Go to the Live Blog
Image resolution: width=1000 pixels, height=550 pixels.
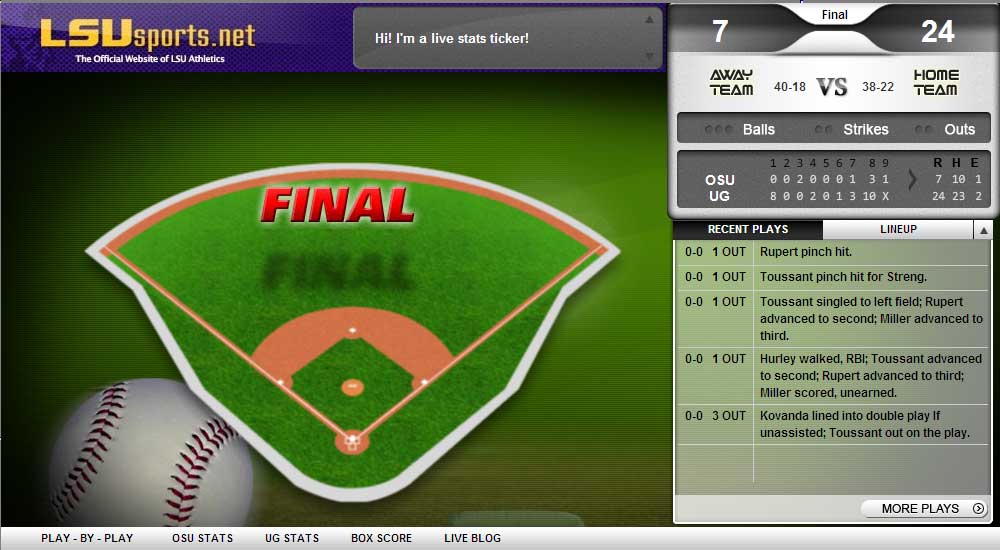(472, 538)
